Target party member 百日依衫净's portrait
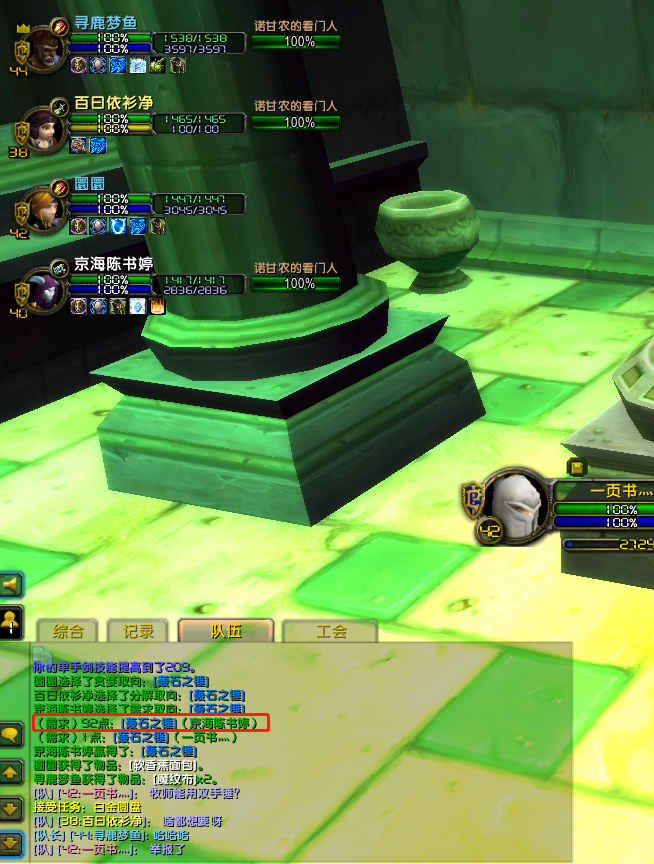654x864 pixels. pyautogui.click(x=41, y=128)
